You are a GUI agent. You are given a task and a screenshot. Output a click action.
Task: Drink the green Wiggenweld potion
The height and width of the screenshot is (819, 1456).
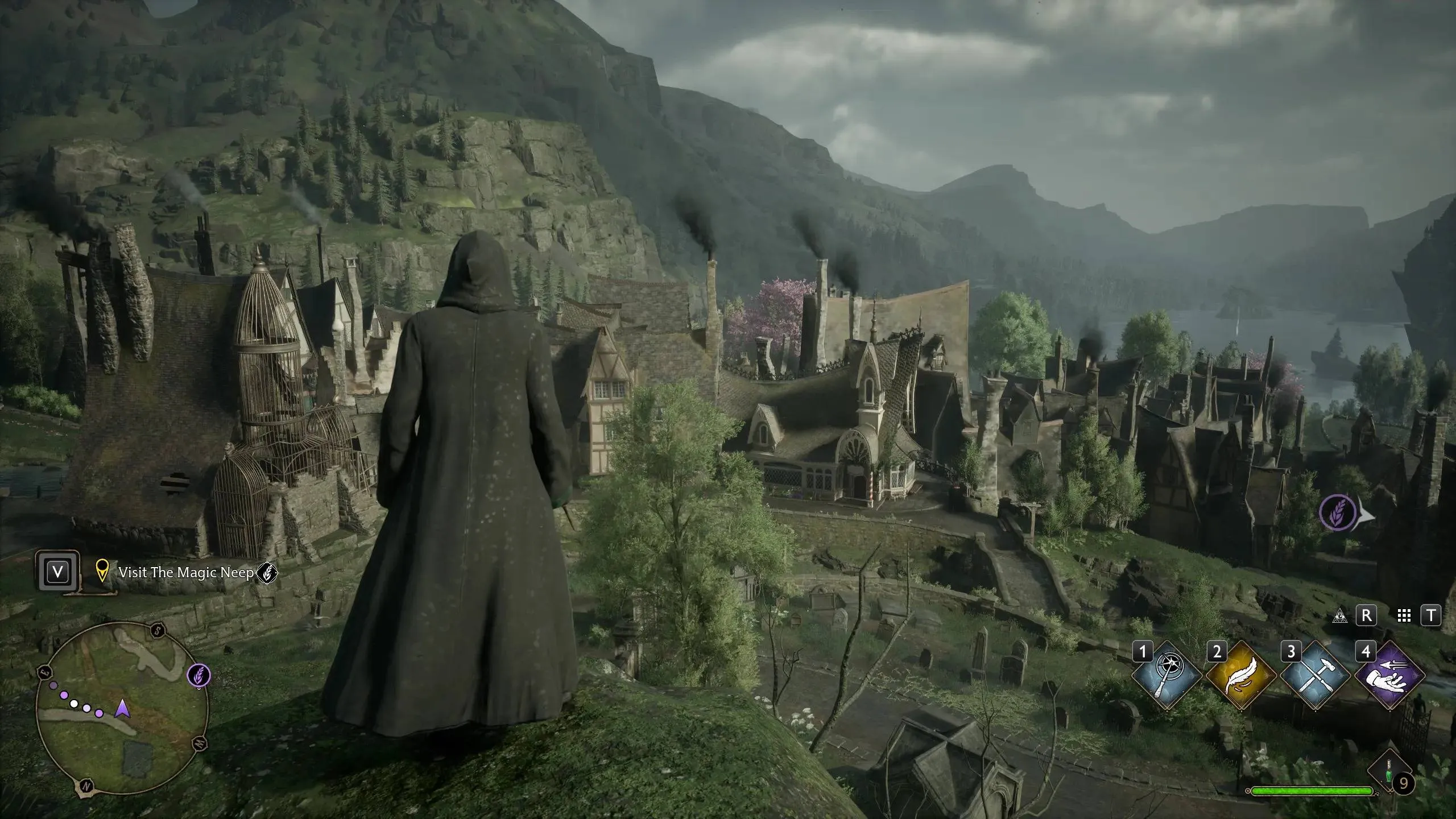click(x=1388, y=770)
